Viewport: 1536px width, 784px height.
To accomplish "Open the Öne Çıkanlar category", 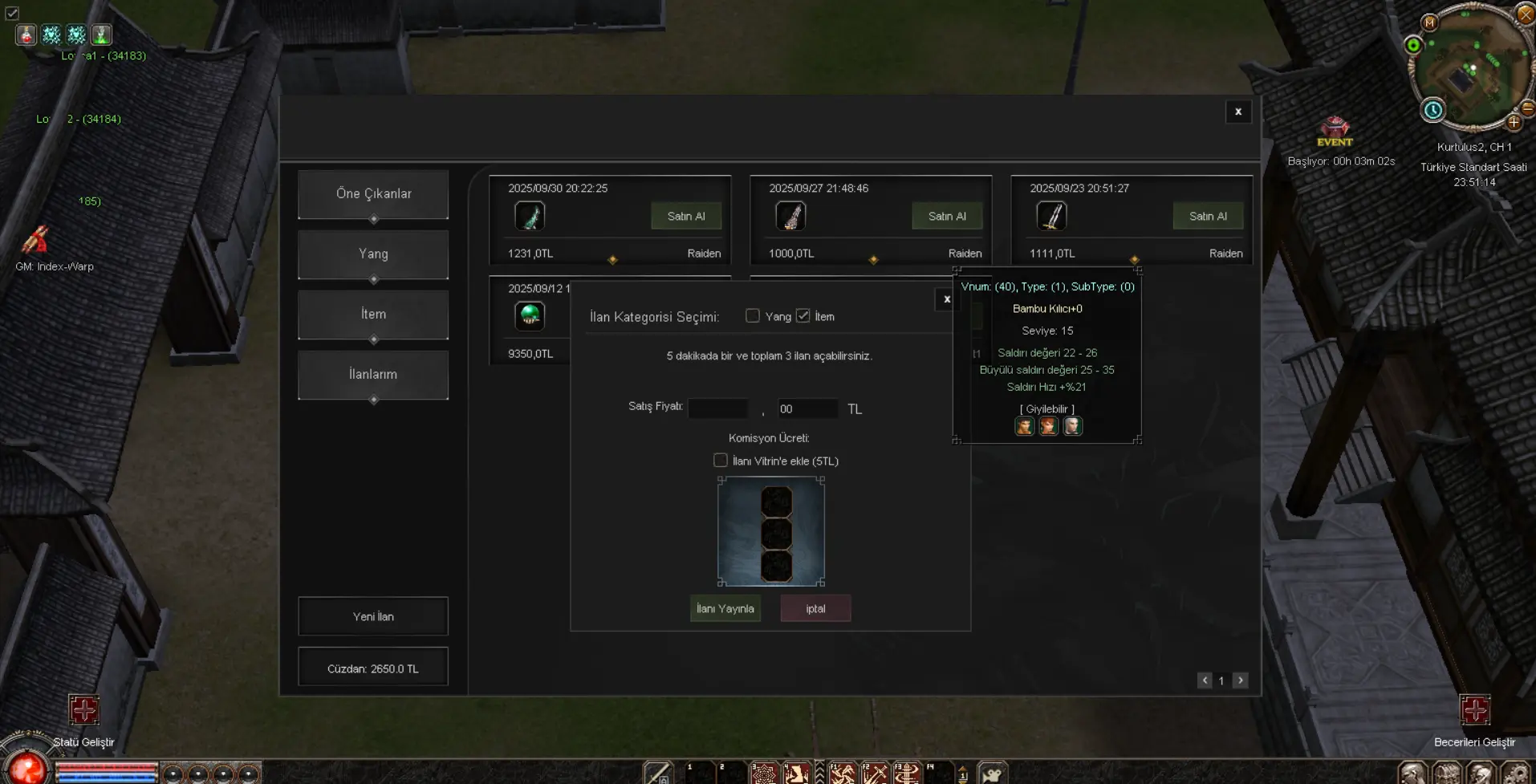I will [x=373, y=194].
